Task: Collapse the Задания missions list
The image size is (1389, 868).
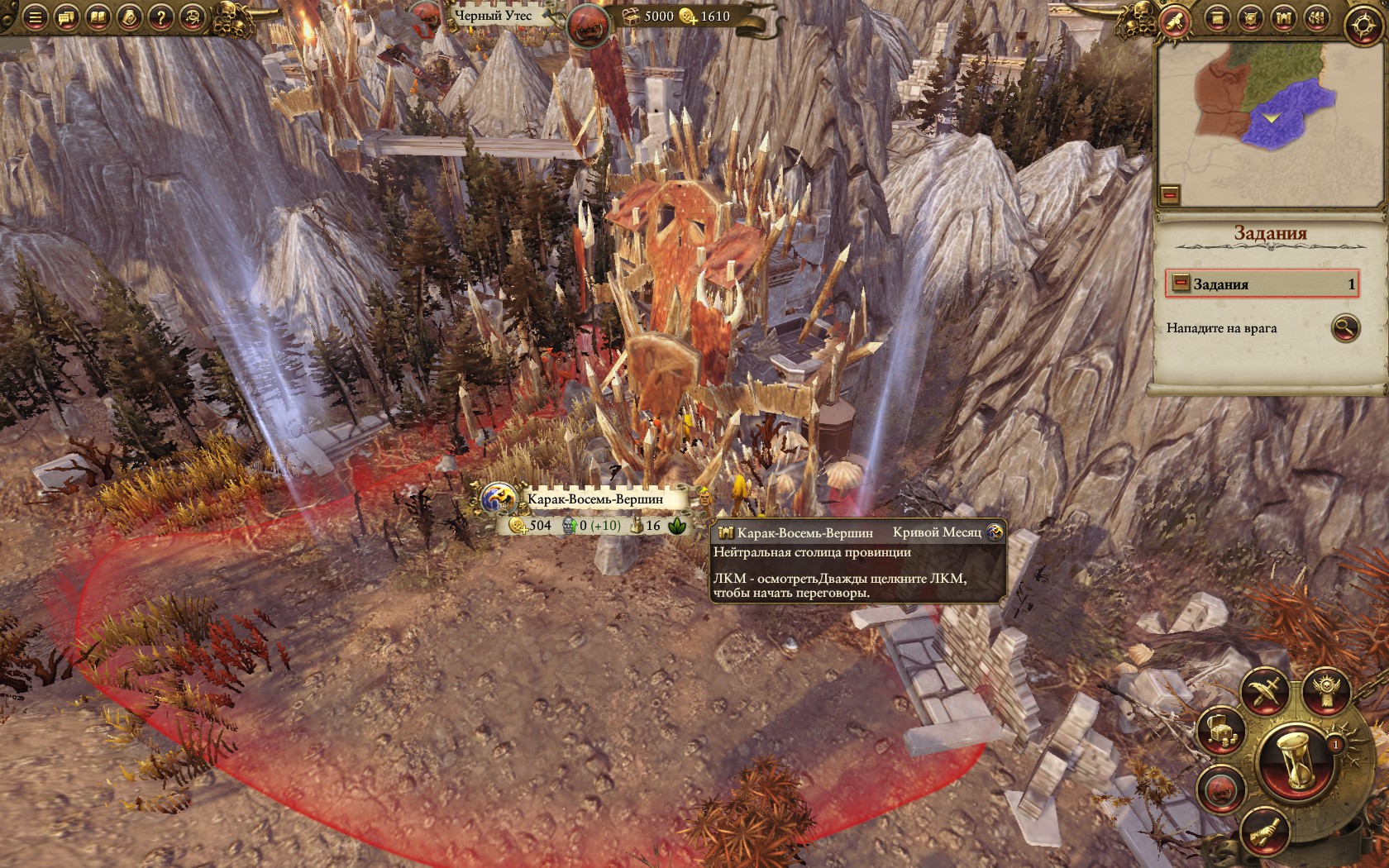Action: click(1181, 284)
